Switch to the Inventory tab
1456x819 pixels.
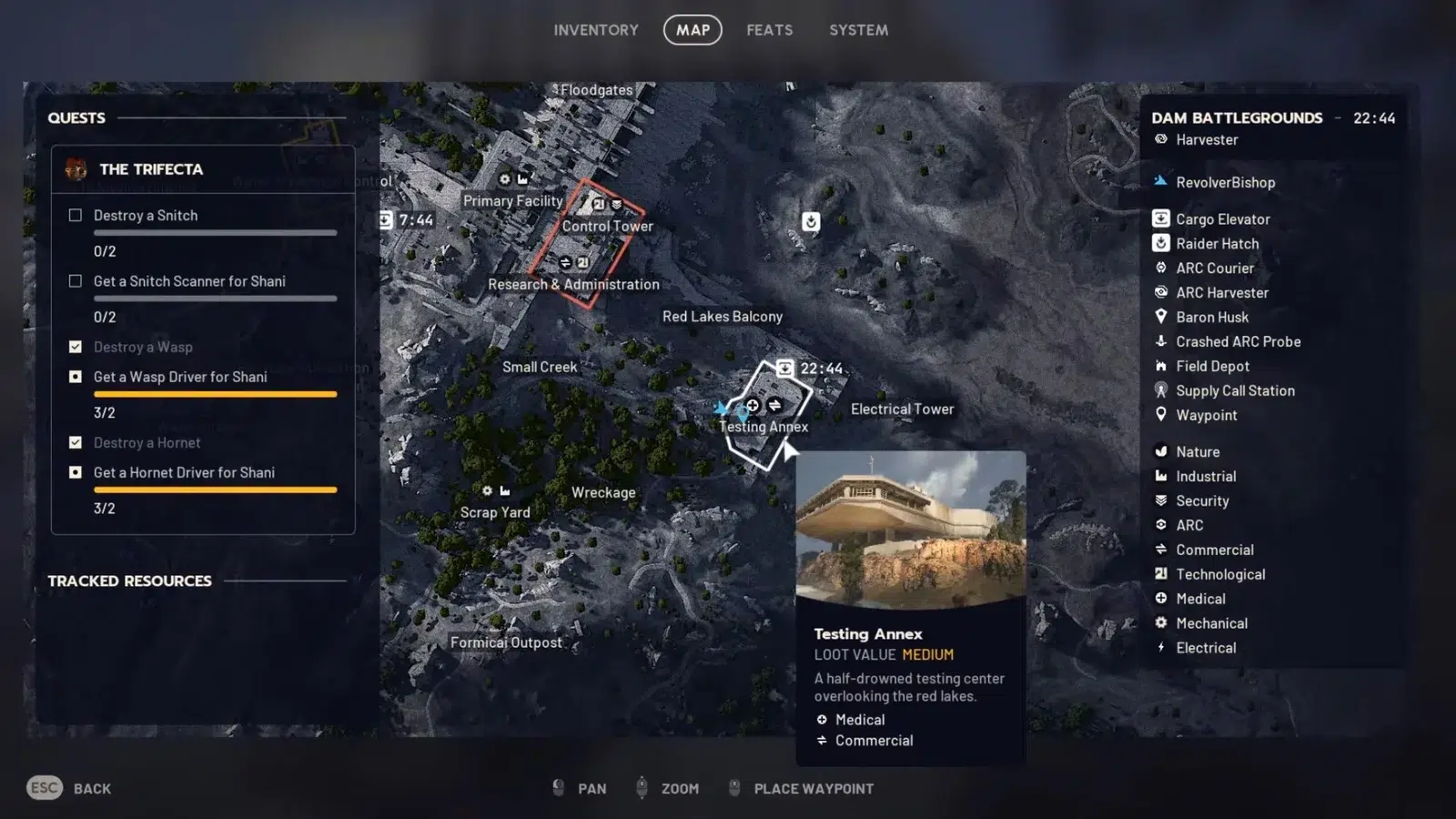pyautogui.click(x=596, y=30)
